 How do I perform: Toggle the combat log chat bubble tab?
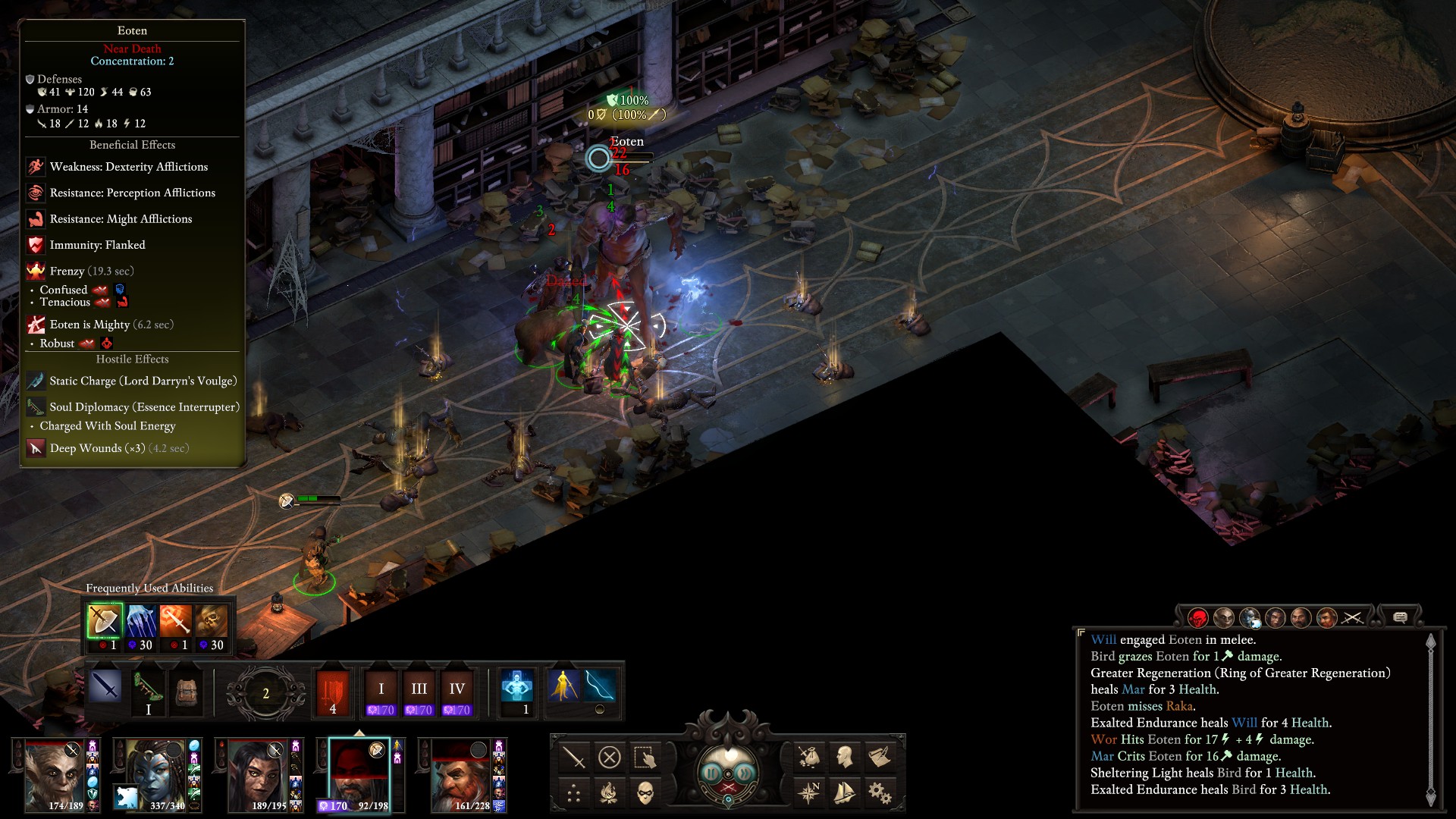pos(1400,617)
